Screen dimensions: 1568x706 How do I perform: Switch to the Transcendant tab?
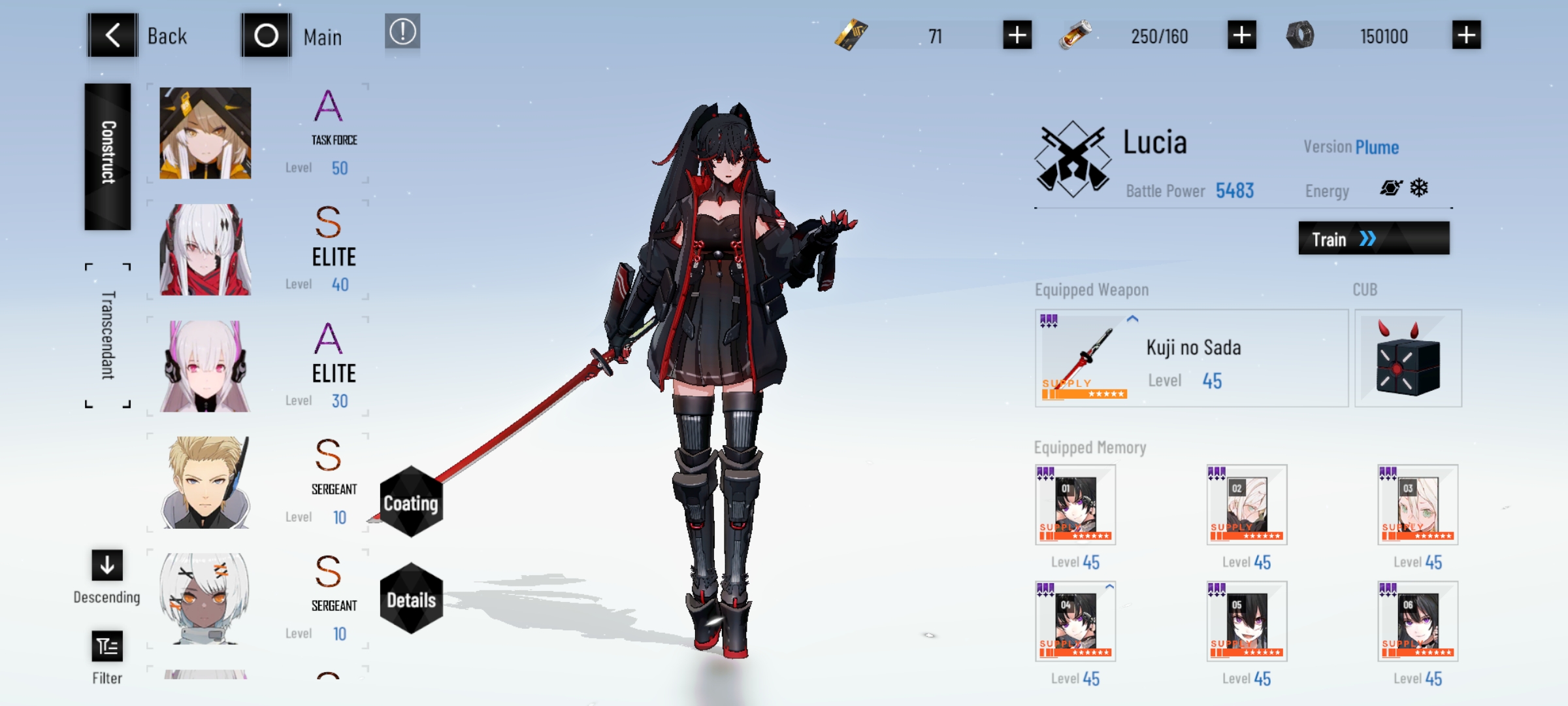(108, 335)
